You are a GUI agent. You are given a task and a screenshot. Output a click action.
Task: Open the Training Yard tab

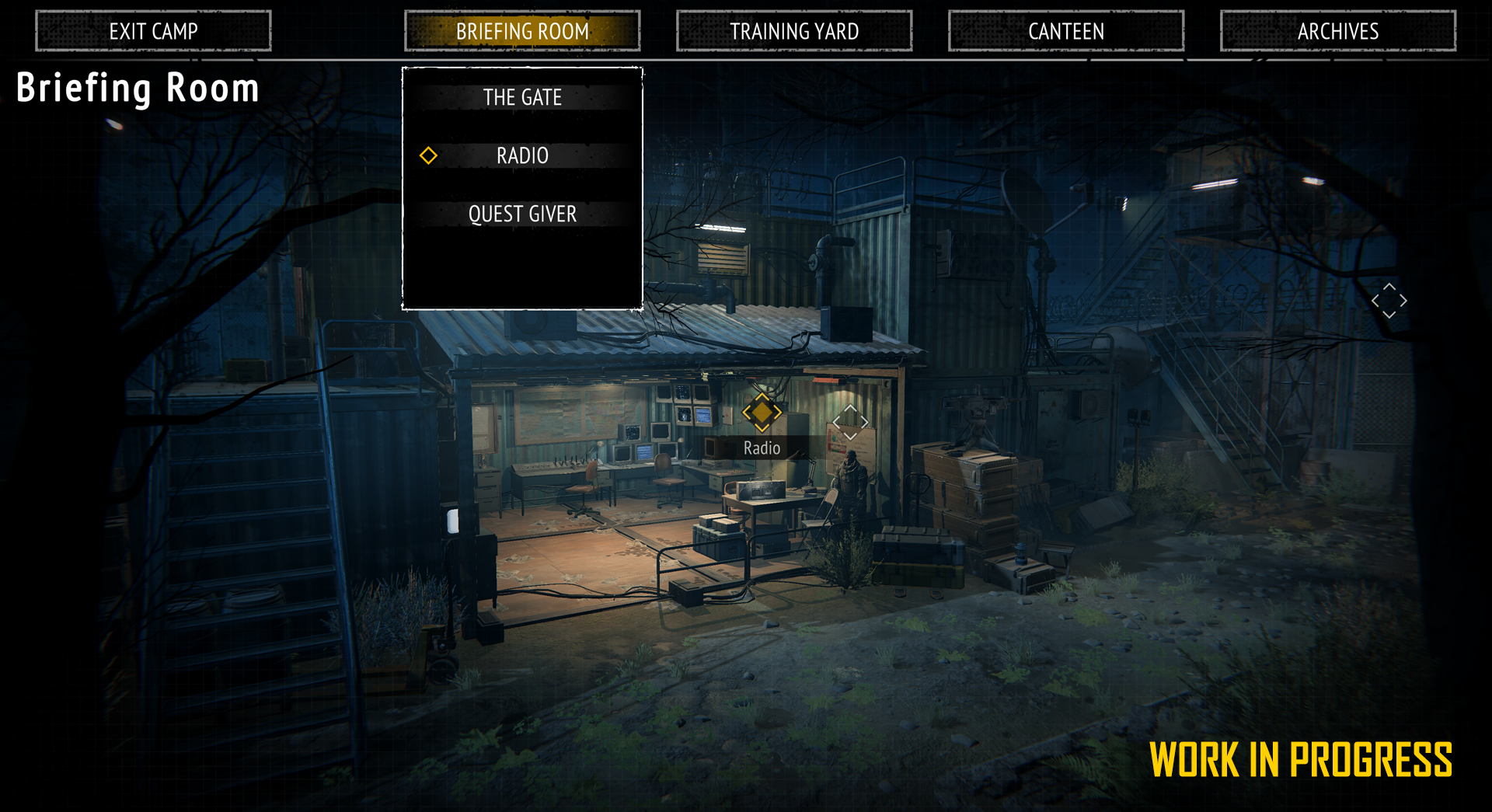point(794,31)
